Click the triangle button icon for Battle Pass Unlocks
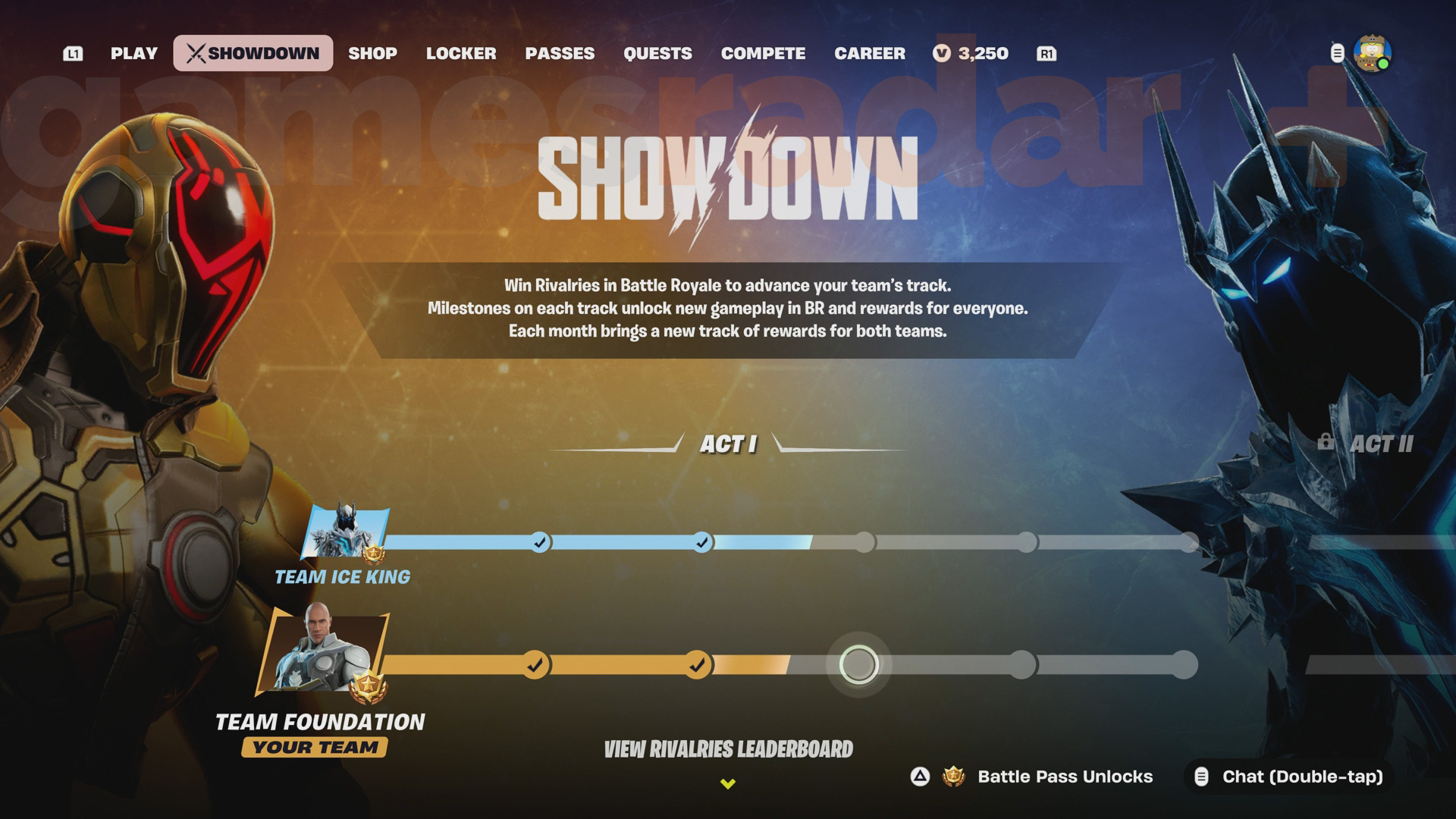This screenshot has width=1456, height=819. pyautogui.click(x=918, y=777)
